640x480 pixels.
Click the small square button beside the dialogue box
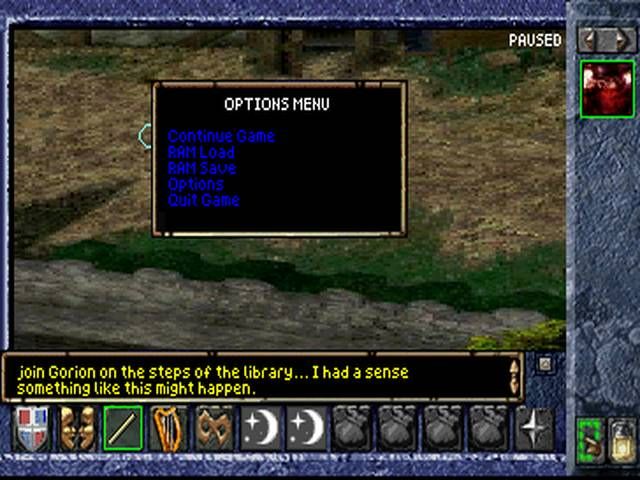pos(545,364)
